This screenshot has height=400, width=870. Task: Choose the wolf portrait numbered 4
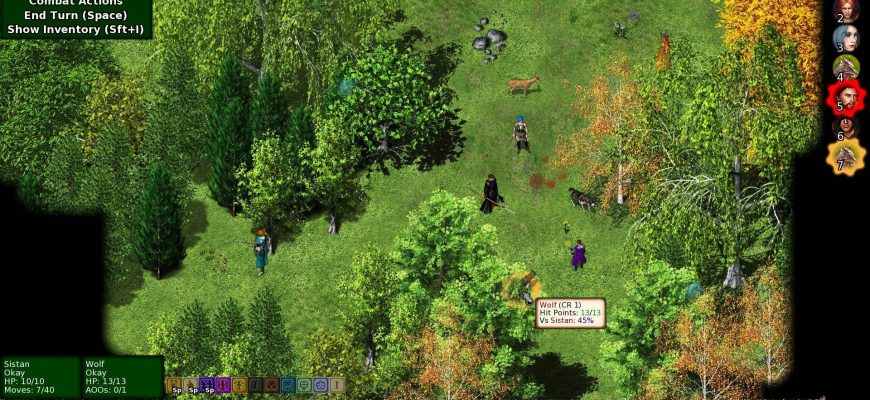click(x=846, y=68)
